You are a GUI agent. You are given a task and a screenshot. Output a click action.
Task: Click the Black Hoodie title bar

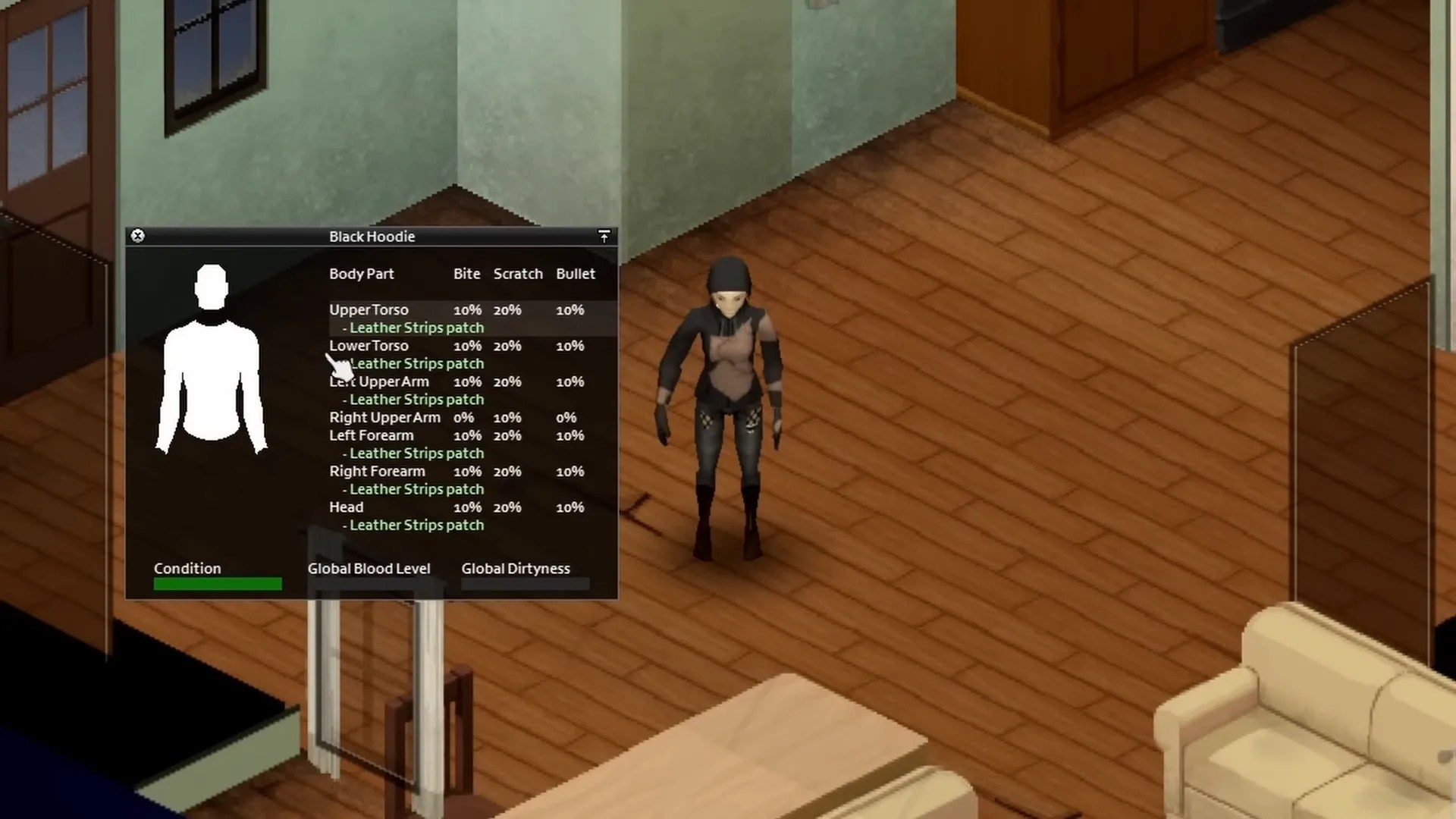(371, 236)
